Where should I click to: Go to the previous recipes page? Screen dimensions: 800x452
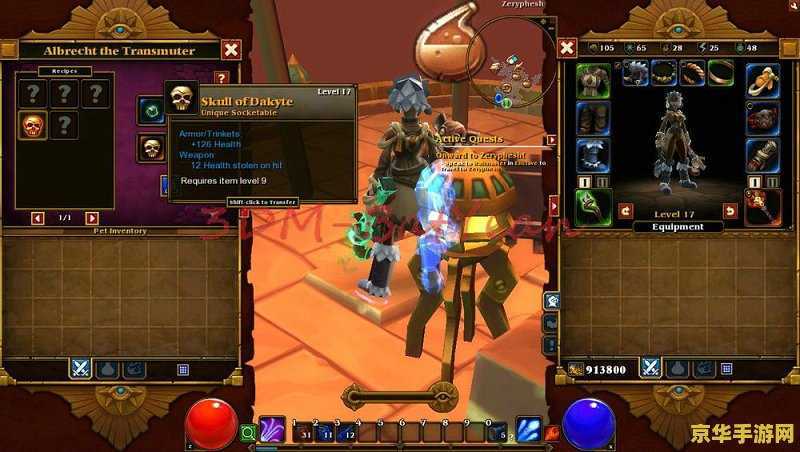38,218
